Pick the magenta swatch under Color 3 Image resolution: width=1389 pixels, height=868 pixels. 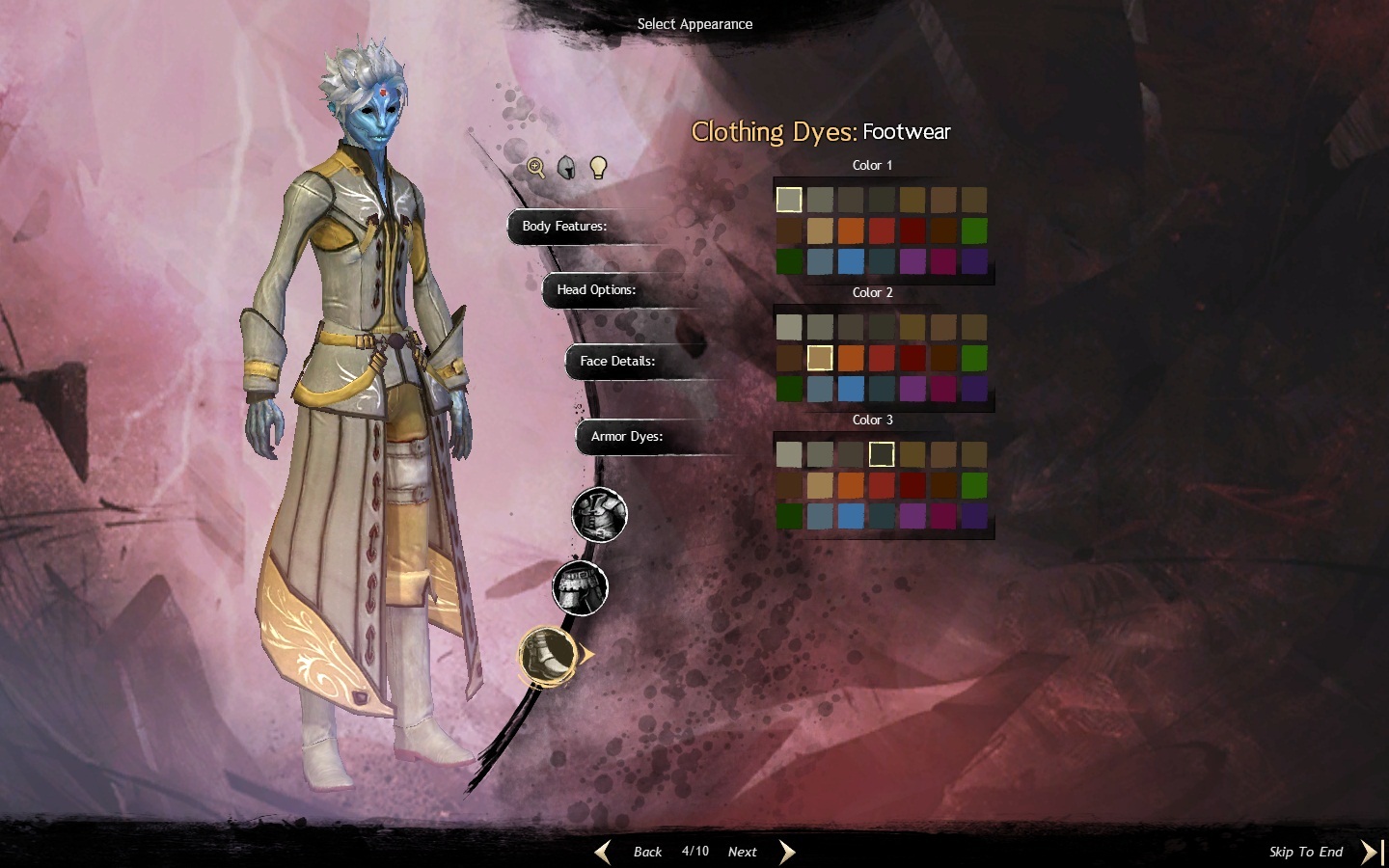point(943,516)
